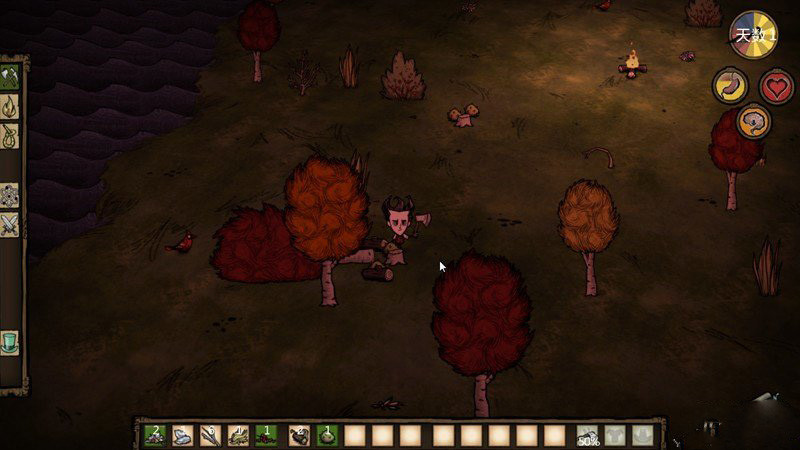Open the fire (Light) crafting tab
The image size is (800, 450).
pyautogui.click(x=11, y=105)
